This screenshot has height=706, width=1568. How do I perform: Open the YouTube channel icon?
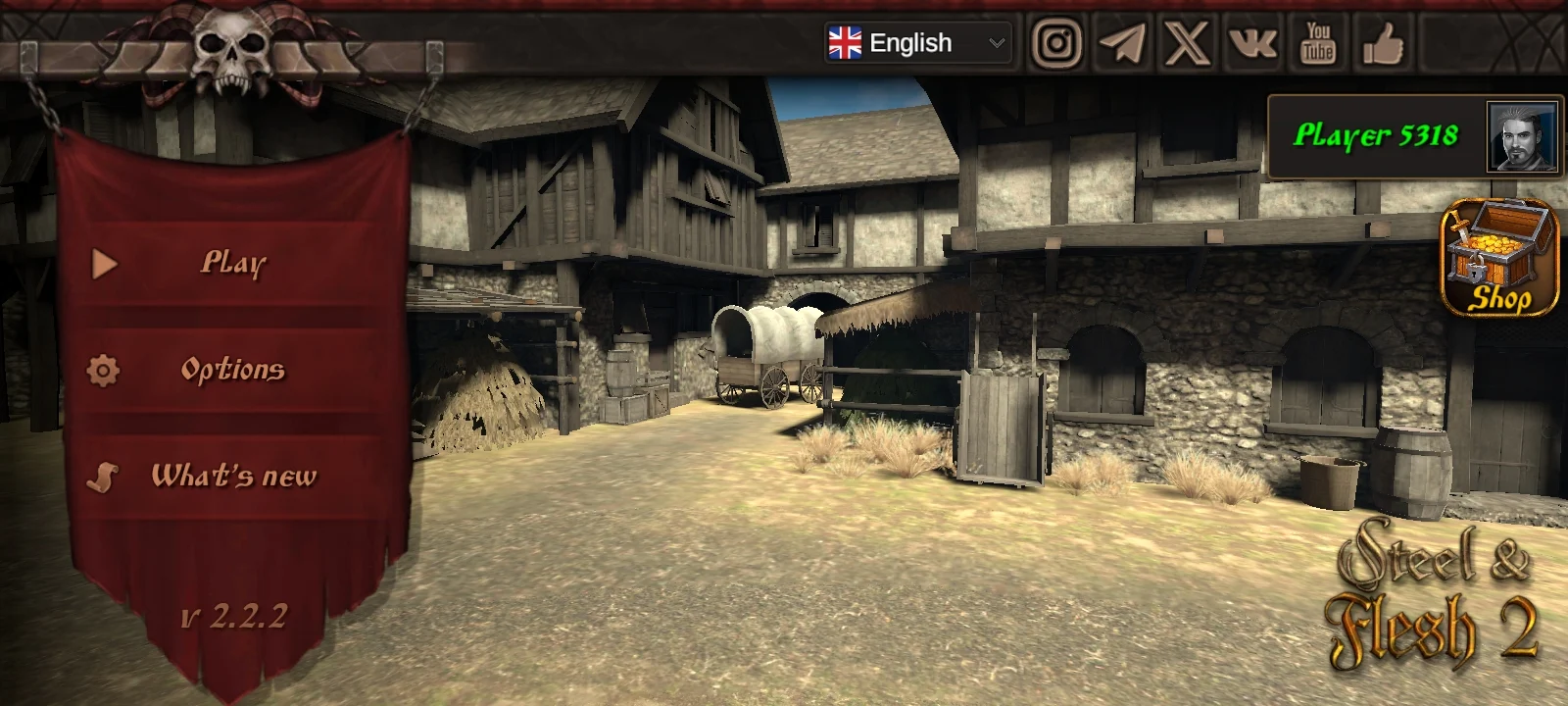pyautogui.click(x=1318, y=44)
